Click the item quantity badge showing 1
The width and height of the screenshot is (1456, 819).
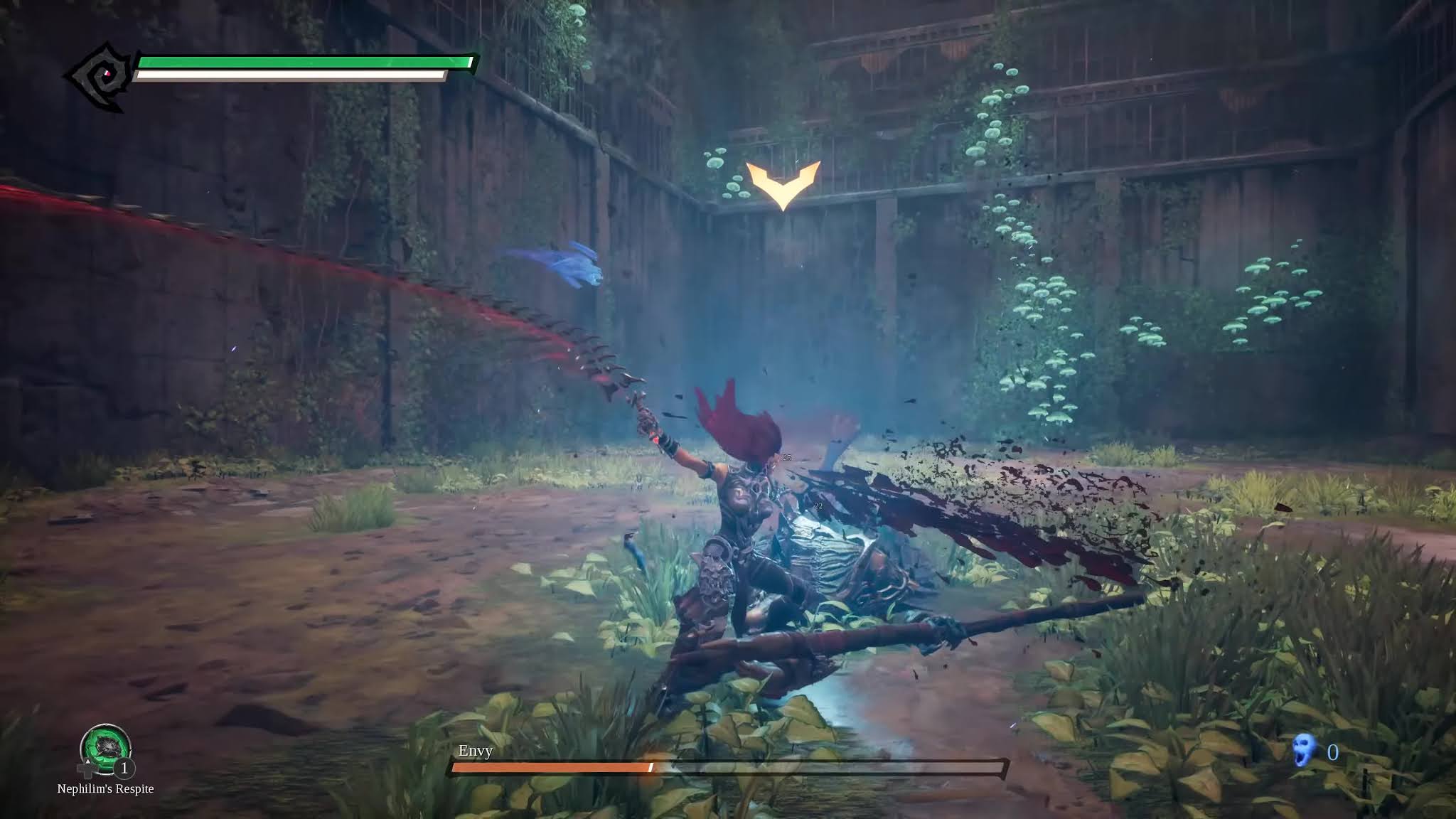pos(124,769)
